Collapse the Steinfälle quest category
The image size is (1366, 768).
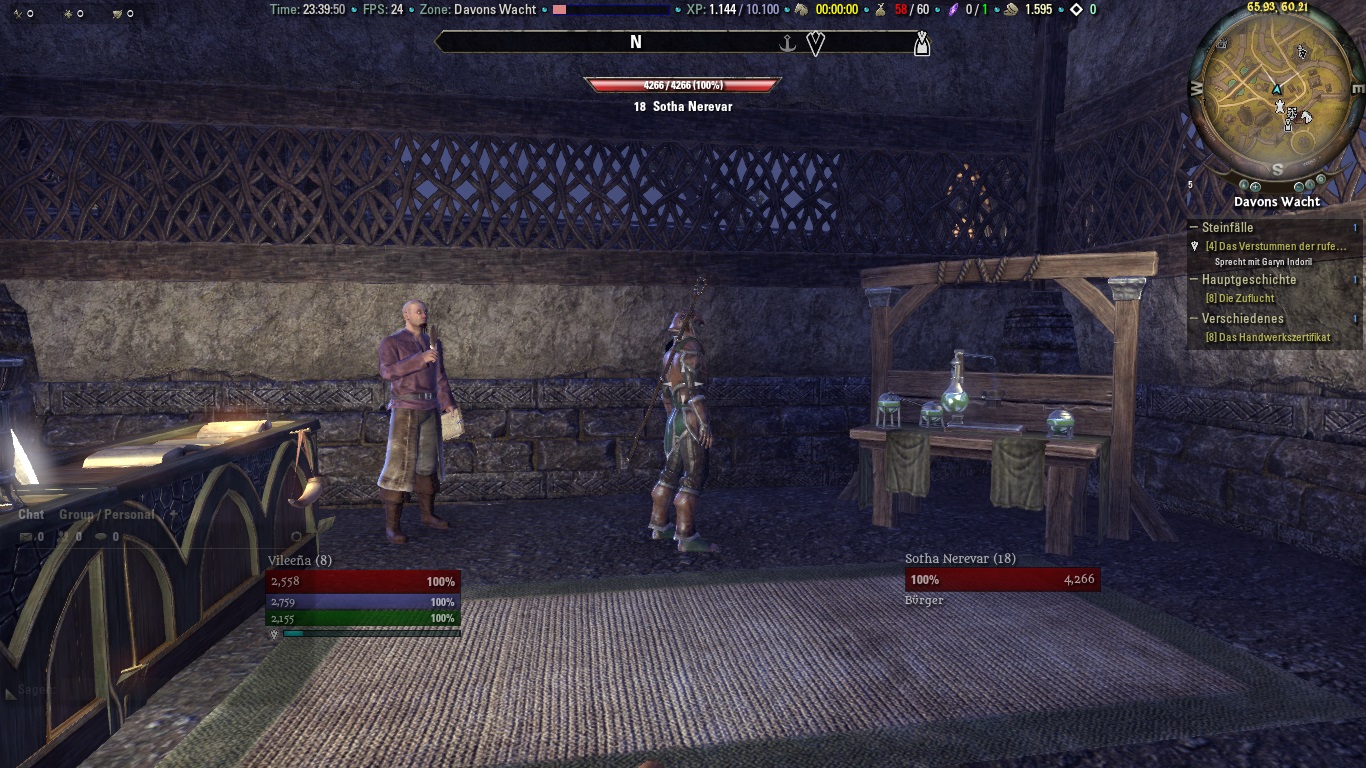(x=1193, y=227)
